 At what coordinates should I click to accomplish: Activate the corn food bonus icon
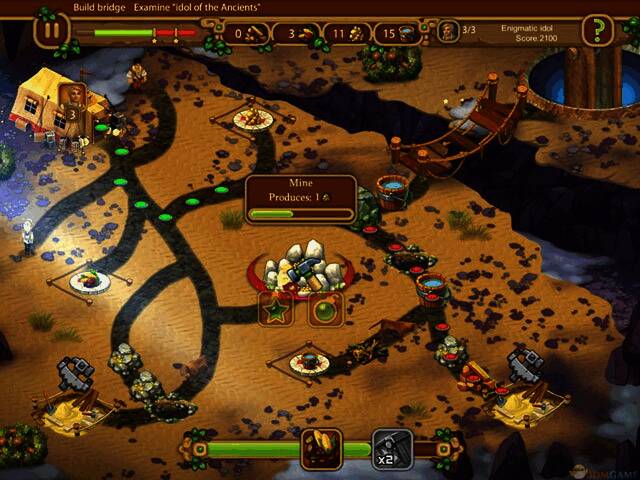click(322, 449)
